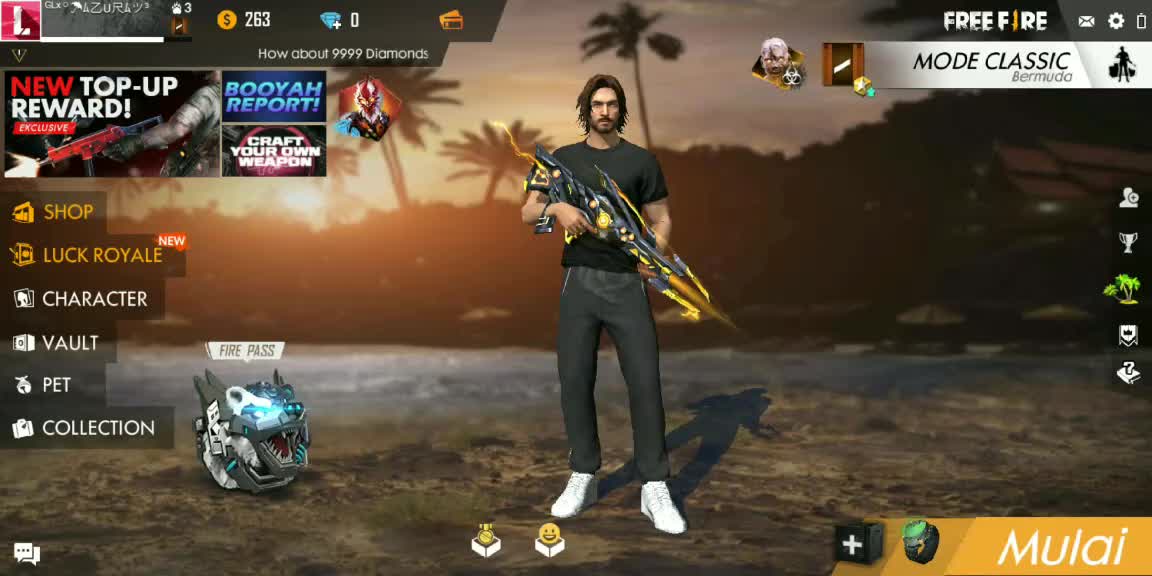Select the diamonds currency counter
This screenshot has height=576, width=1152.
pos(340,20)
